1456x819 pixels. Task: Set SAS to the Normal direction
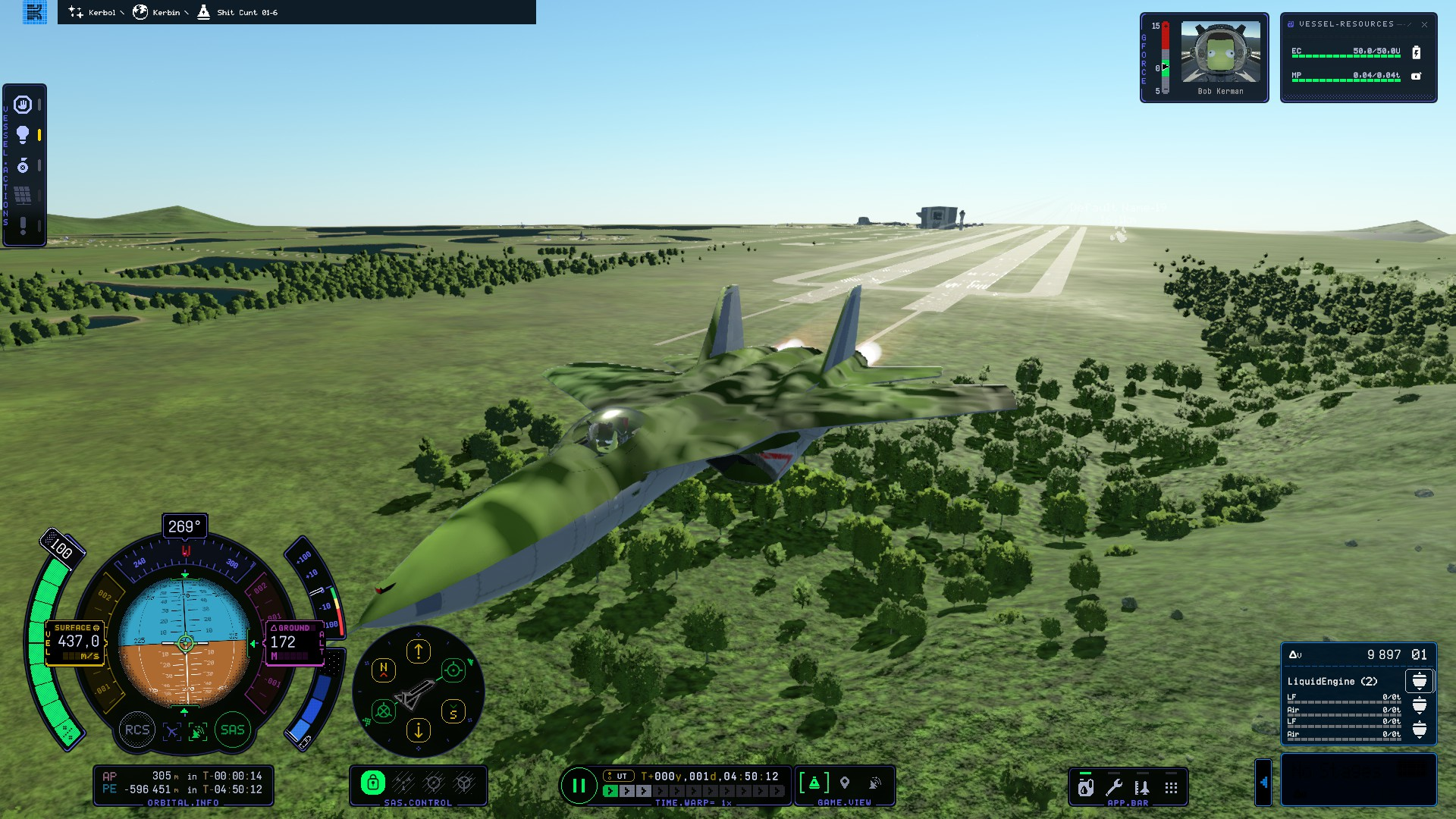384,670
